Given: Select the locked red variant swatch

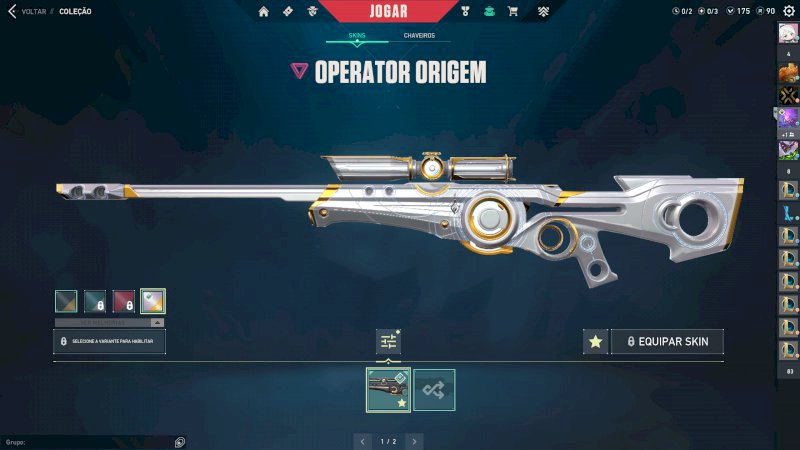Looking at the screenshot, I should [x=124, y=301].
